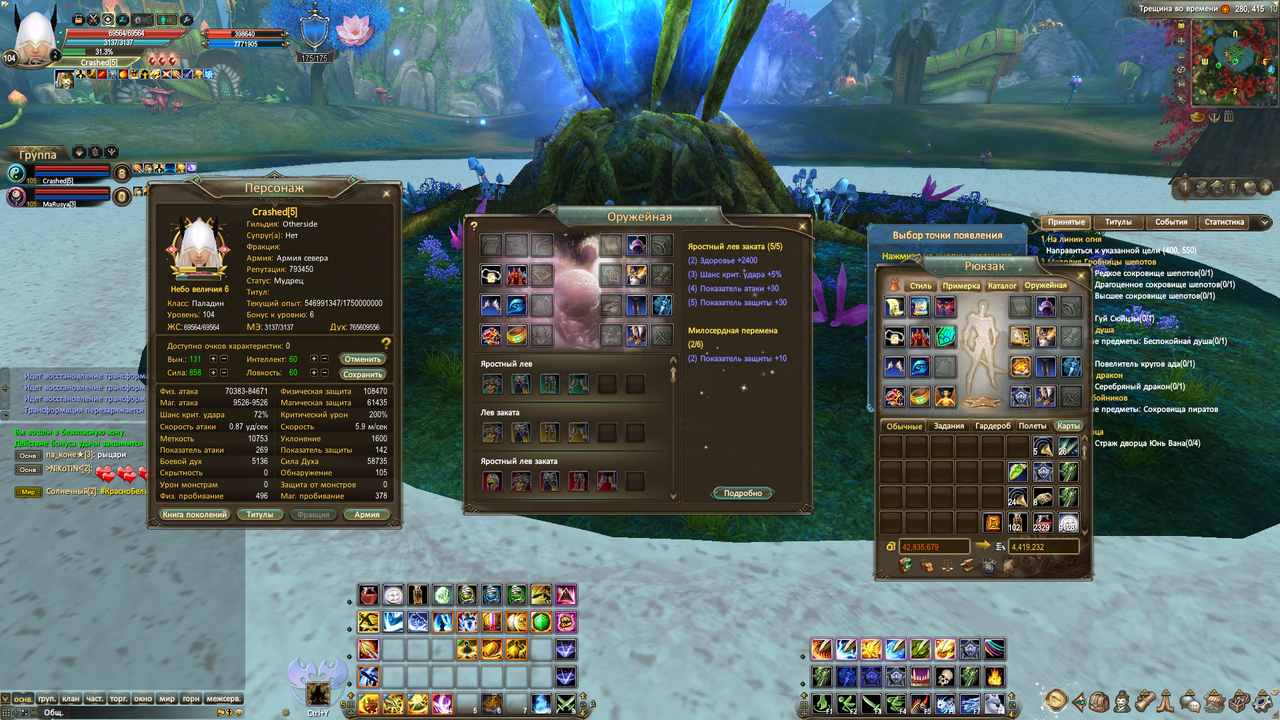Click the Сохранить button for stat points
Image resolution: width=1280 pixels, height=720 pixels.
tap(363, 374)
